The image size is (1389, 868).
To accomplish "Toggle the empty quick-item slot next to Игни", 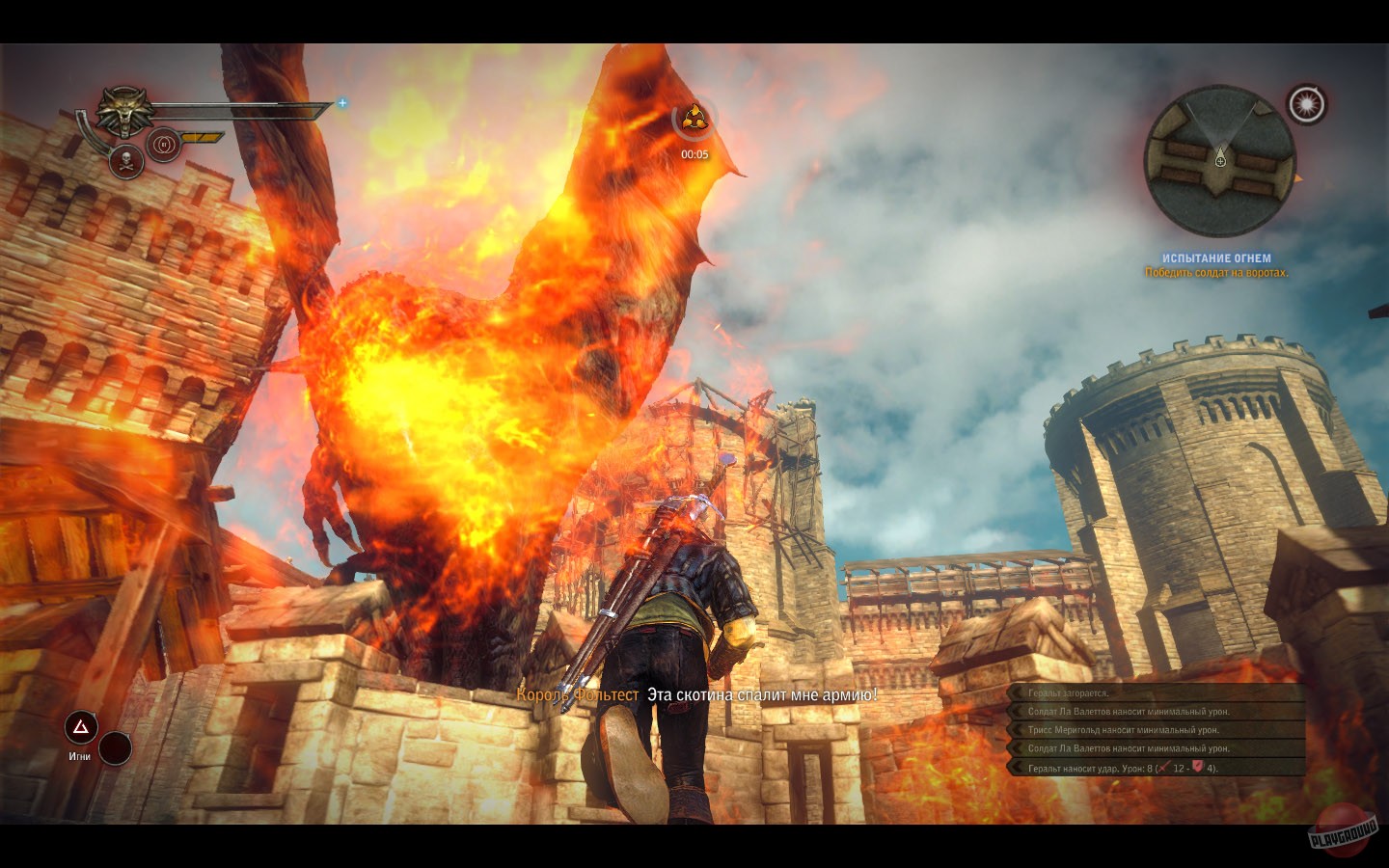I will [x=114, y=748].
